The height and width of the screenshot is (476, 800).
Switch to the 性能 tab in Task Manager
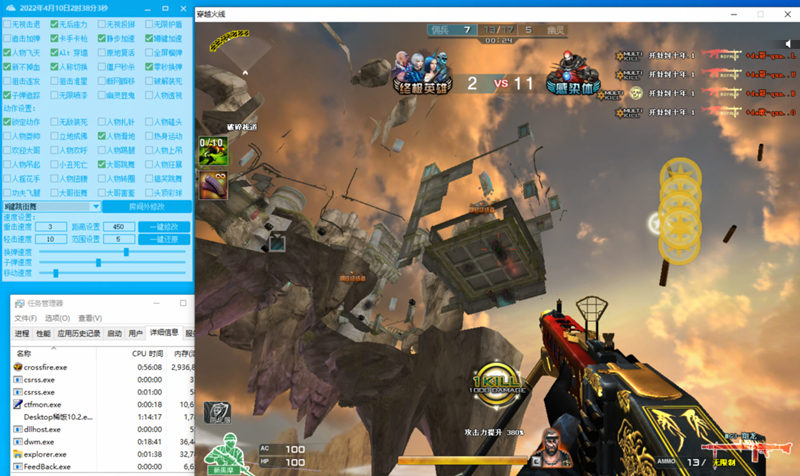[x=43, y=333]
